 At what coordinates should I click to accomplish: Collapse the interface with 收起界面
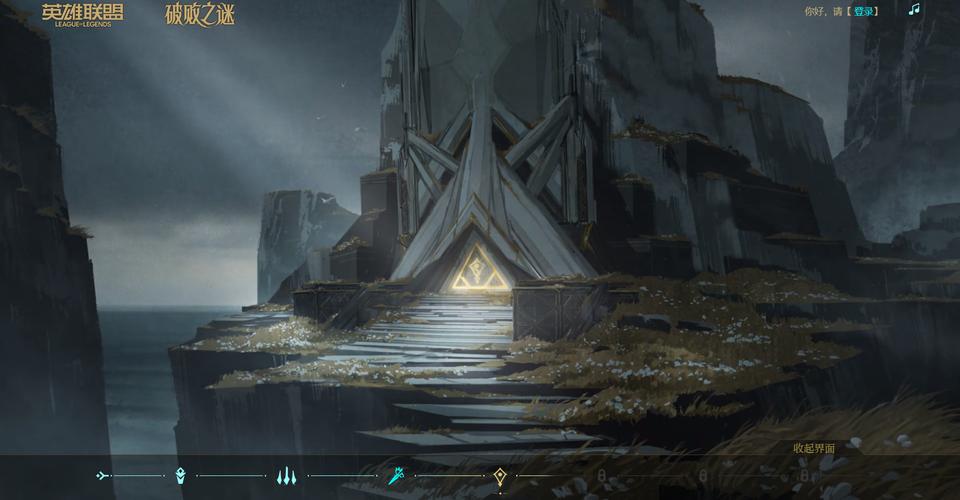pyautogui.click(x=813, y=448)
